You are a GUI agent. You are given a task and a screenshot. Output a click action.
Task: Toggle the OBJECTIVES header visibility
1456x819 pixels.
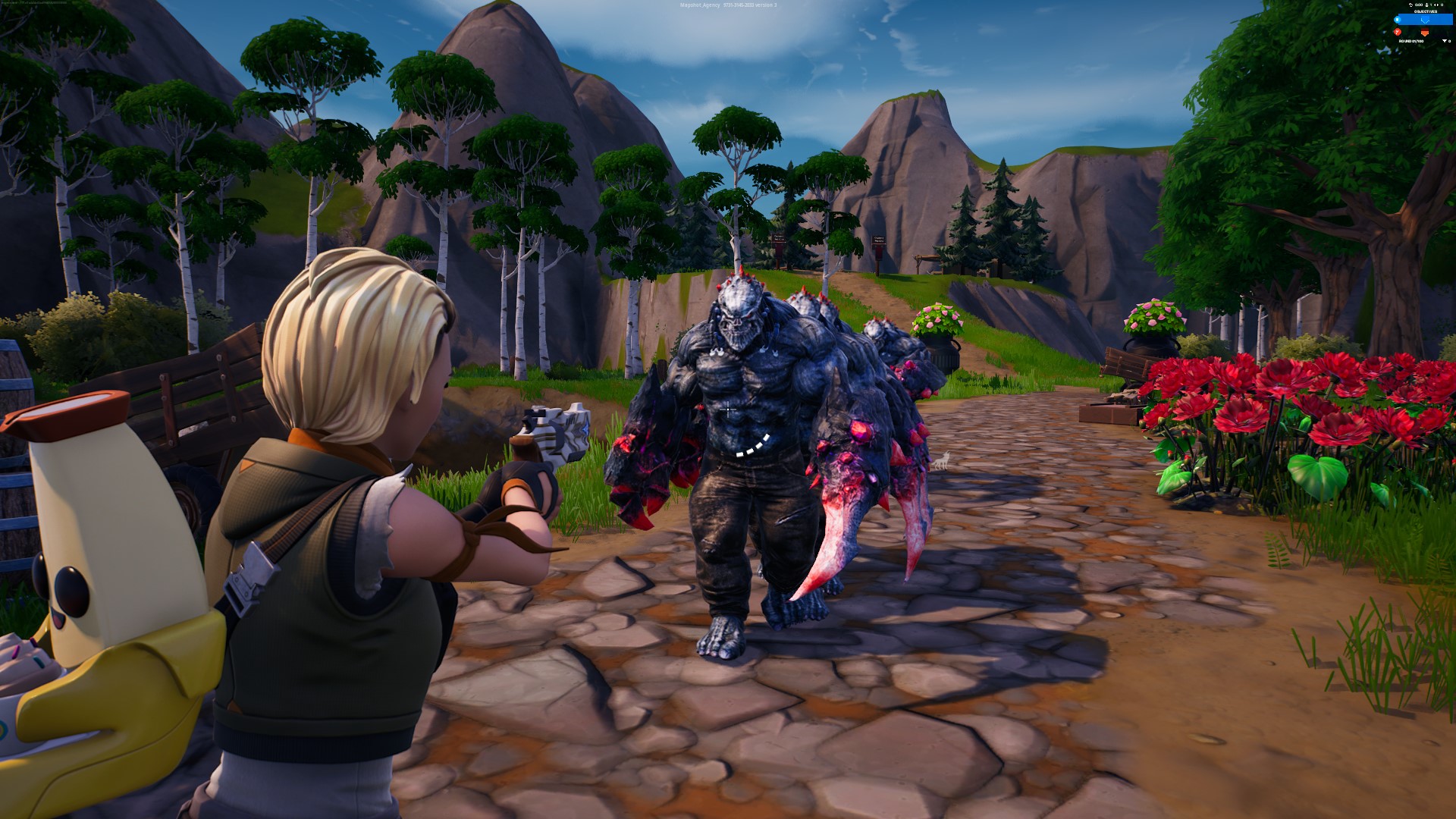click(1426, 11)
